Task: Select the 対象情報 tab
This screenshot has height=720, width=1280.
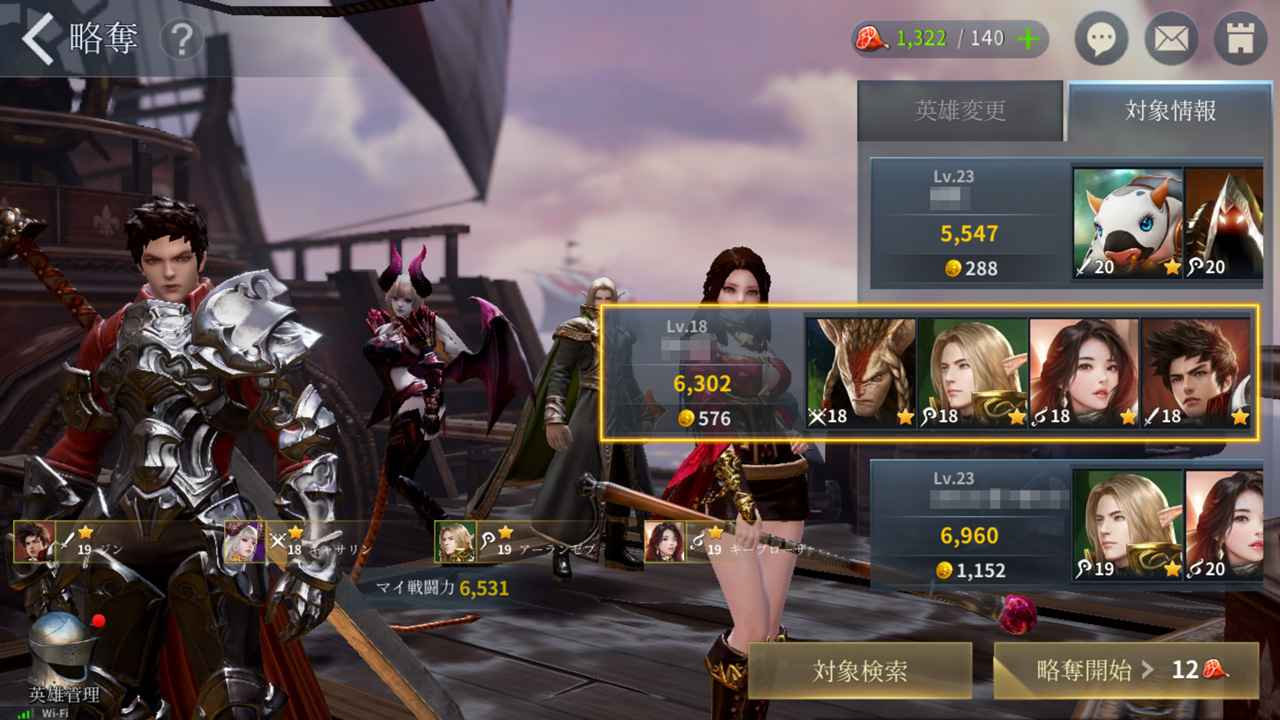Action: 1171,111
